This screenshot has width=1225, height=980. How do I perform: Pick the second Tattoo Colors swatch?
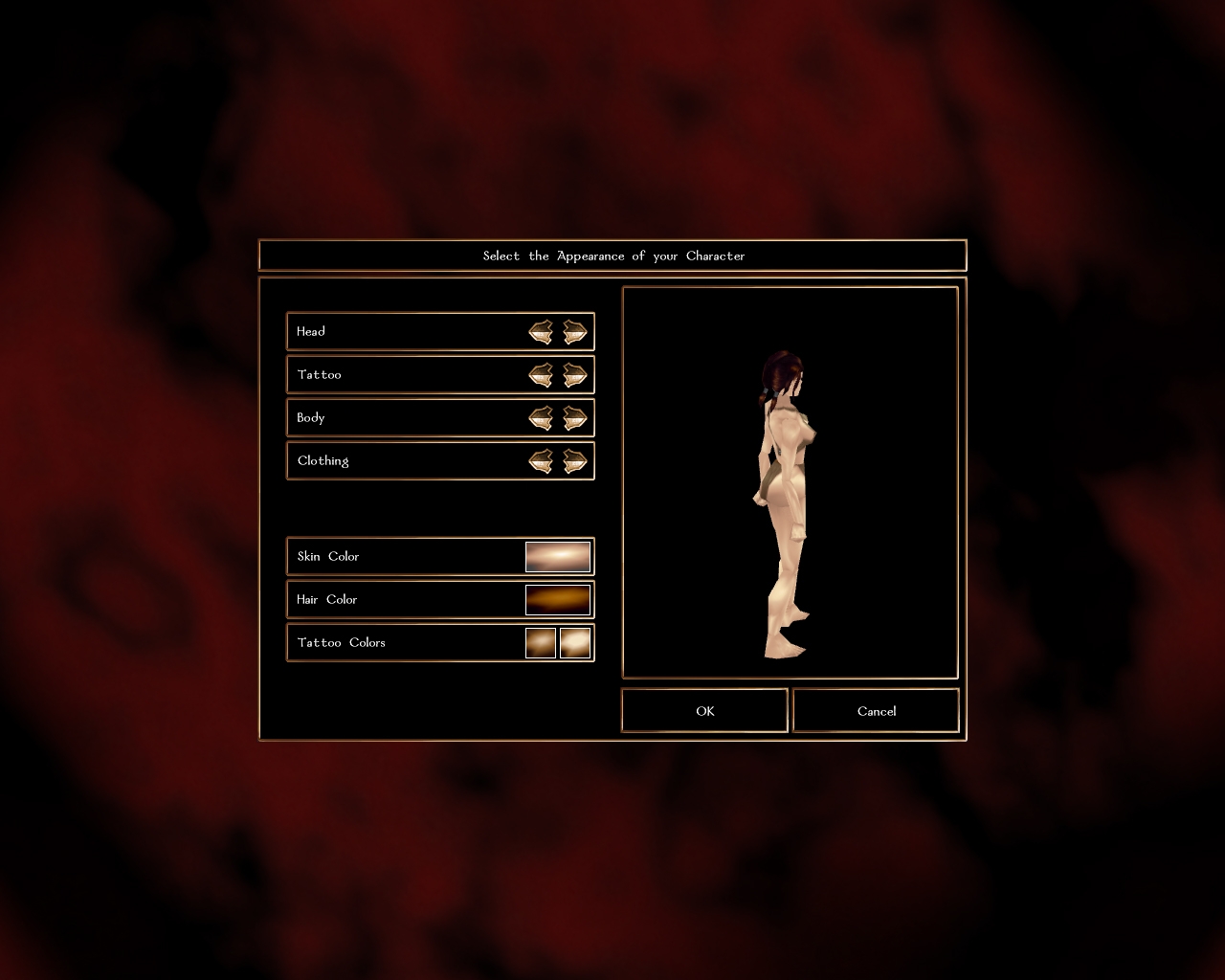(575, 643)
